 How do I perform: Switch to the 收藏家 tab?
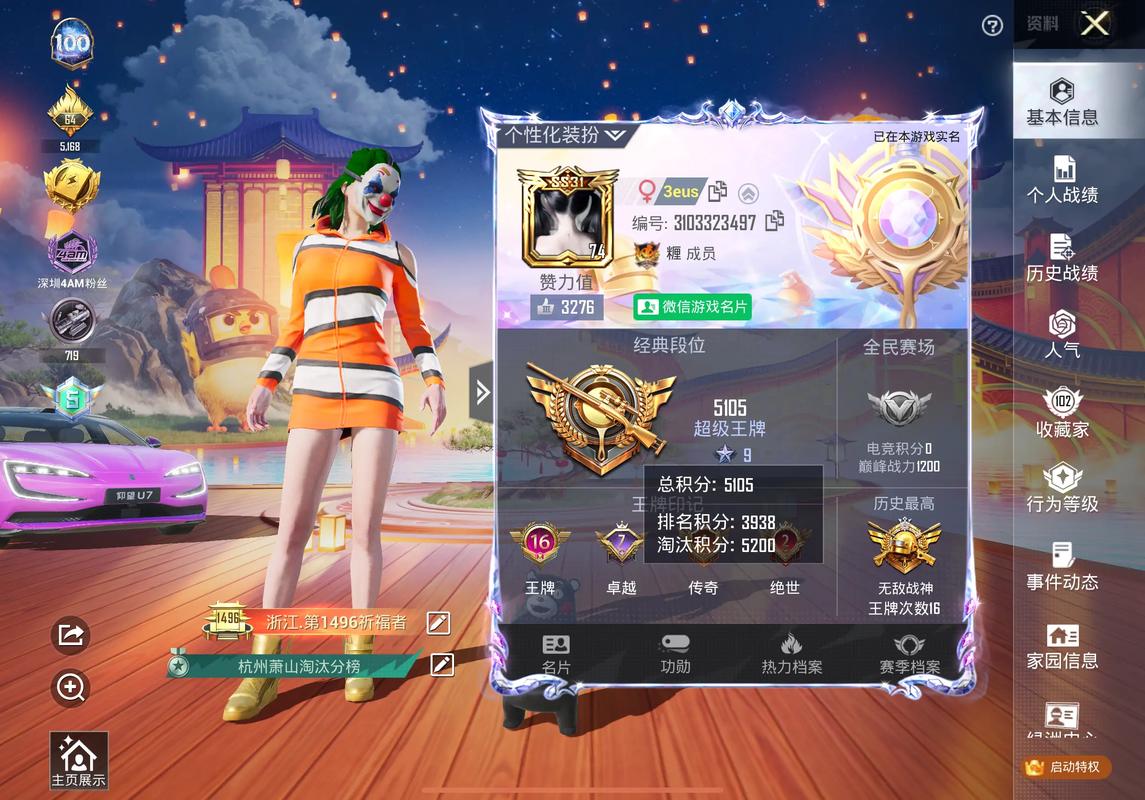point(1062,413)
